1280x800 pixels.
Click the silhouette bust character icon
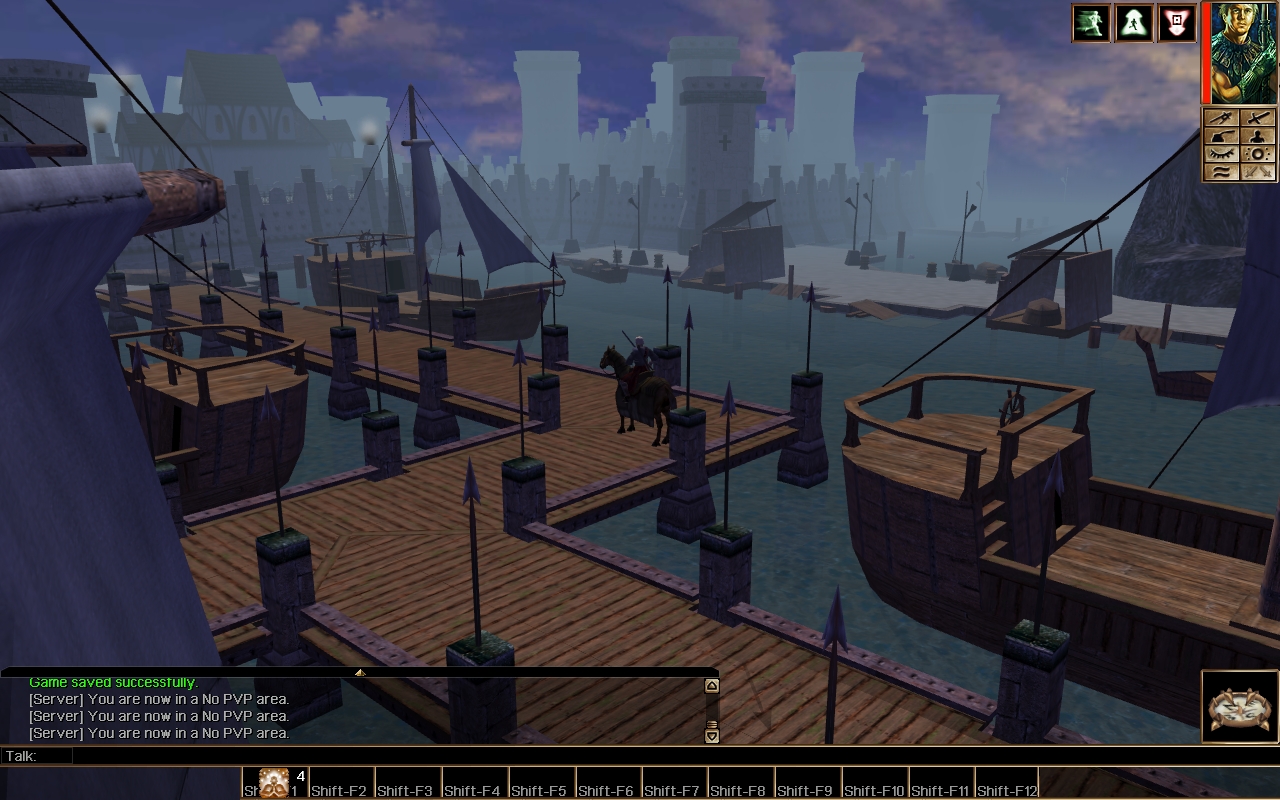pos(1257,136)
